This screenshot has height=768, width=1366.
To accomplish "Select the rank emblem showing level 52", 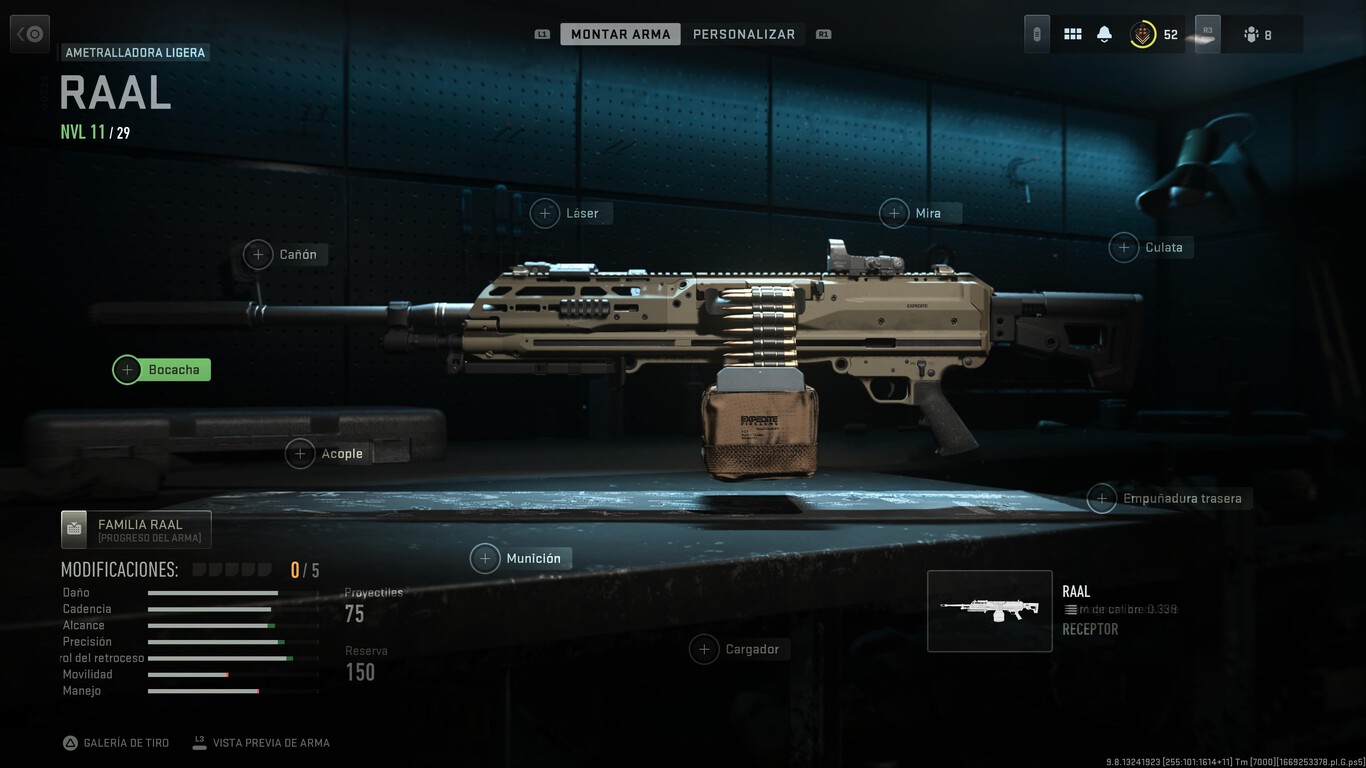I will pyautogui.click(x=1146, y=33).
